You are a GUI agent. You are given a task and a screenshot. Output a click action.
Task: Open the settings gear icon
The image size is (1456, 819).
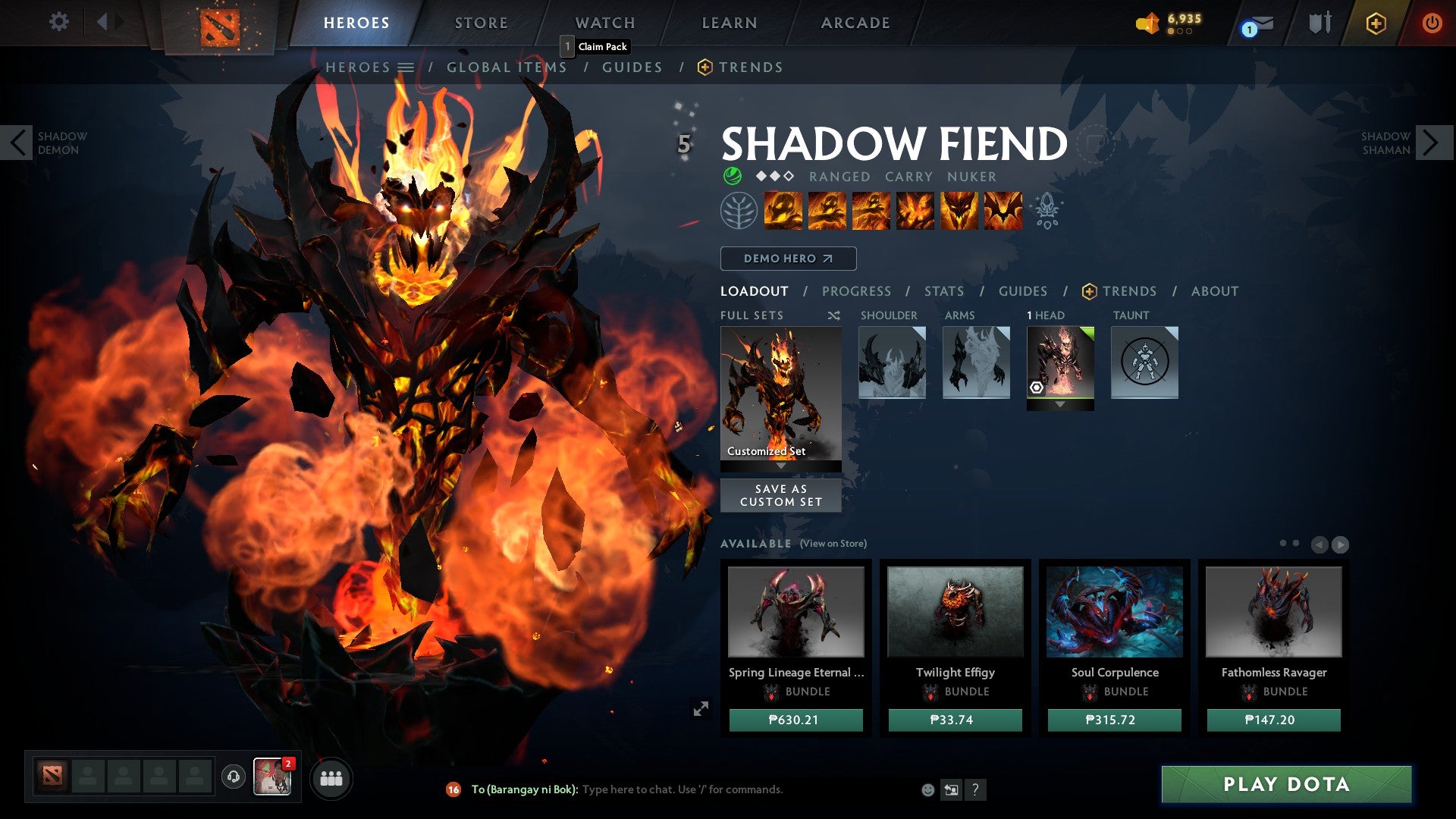(58, 22)
